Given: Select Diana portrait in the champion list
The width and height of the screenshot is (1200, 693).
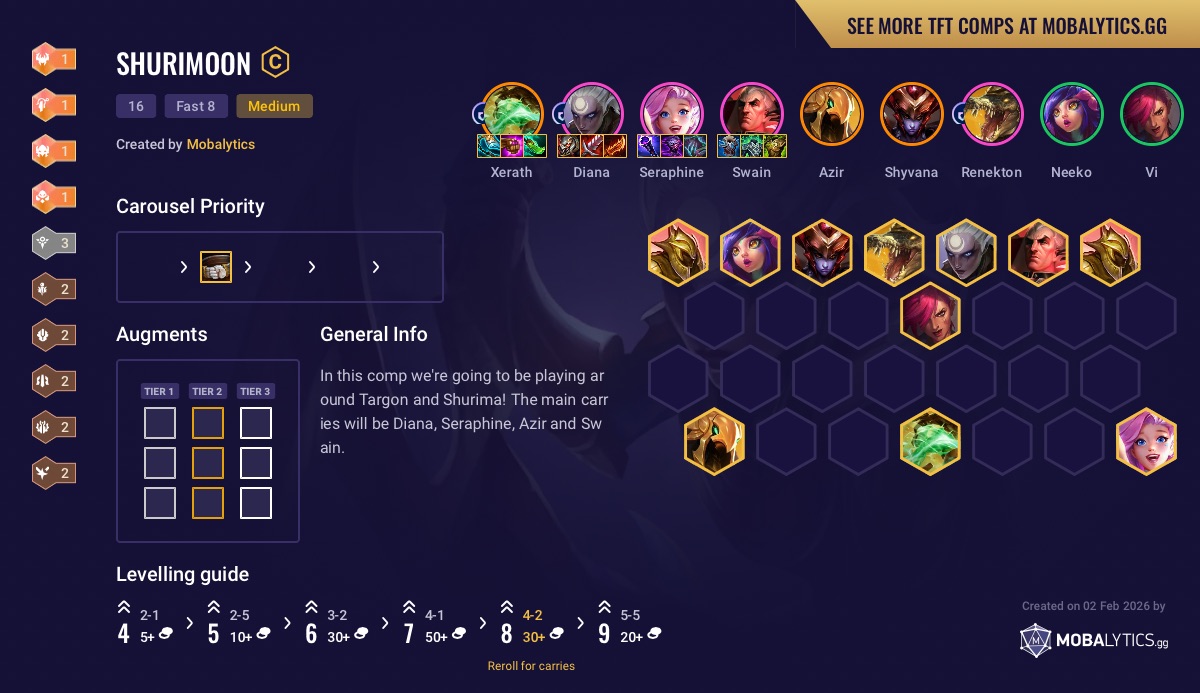Looking at the screenshot, I should 592,111.
